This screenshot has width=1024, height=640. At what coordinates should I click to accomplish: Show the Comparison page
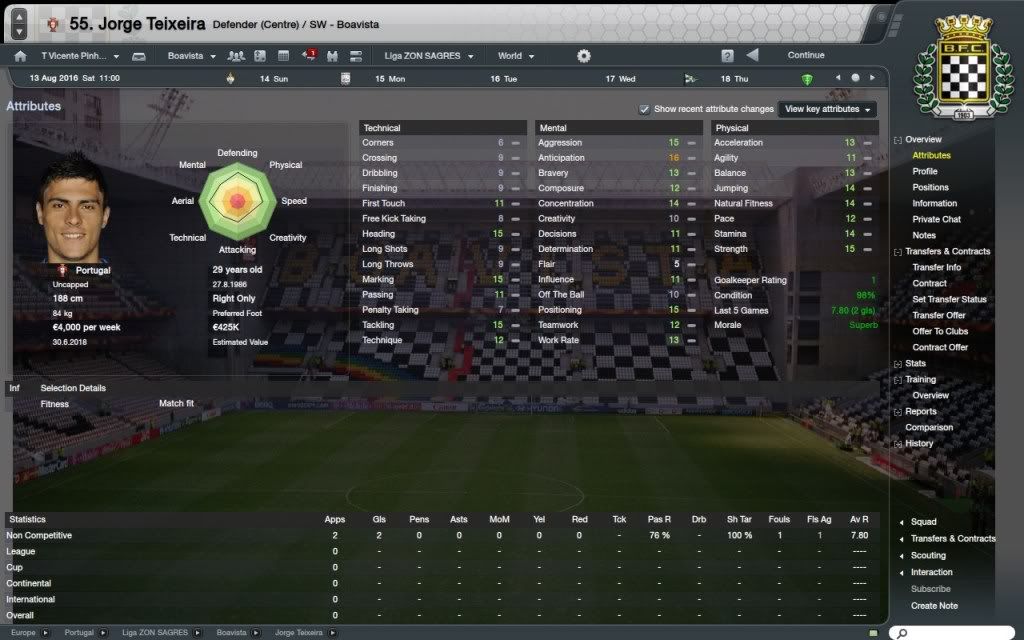[x=929, y=427]
